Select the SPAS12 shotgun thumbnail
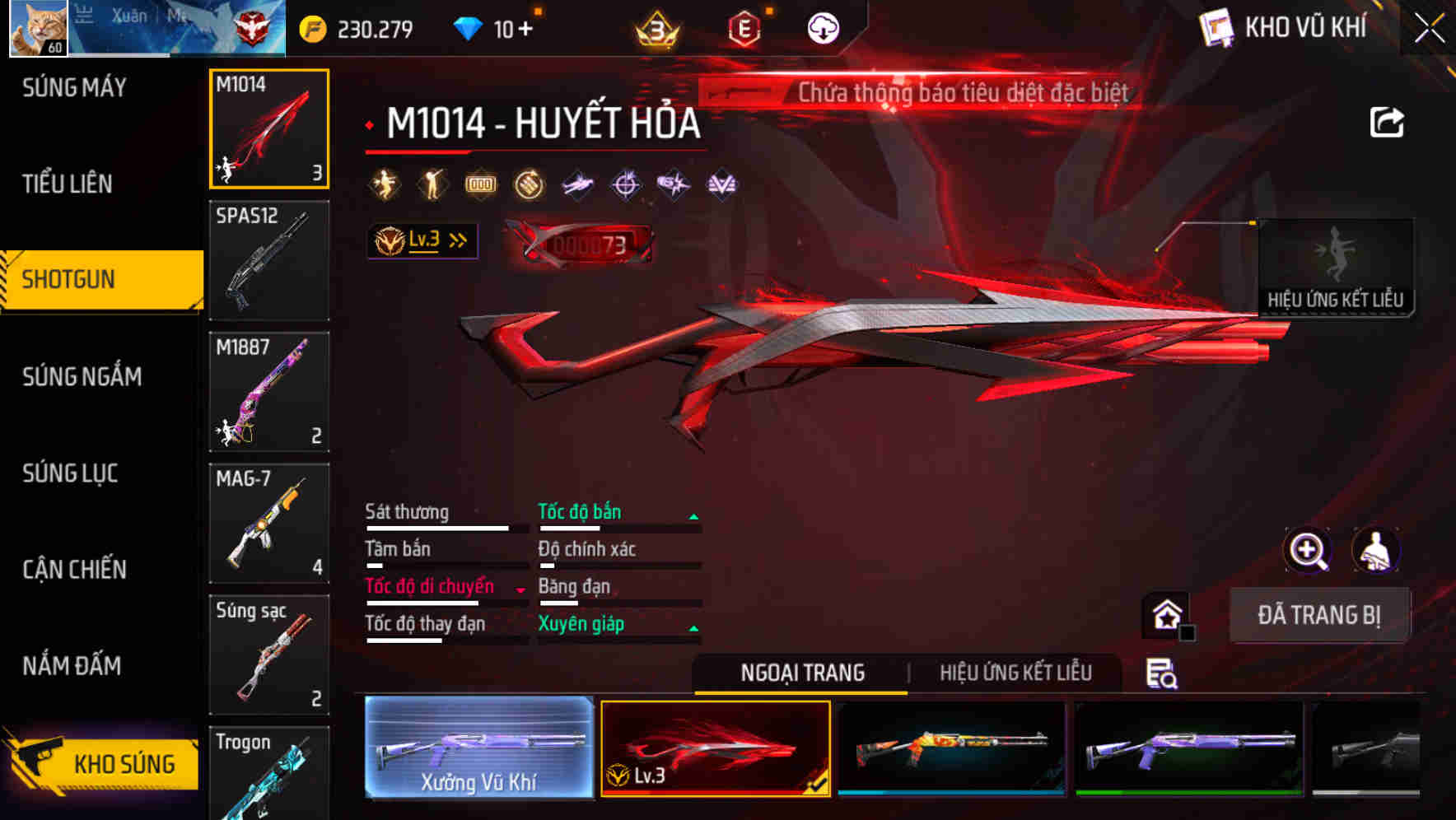Viewport: 1456px width, 820px height. [269, 260]
